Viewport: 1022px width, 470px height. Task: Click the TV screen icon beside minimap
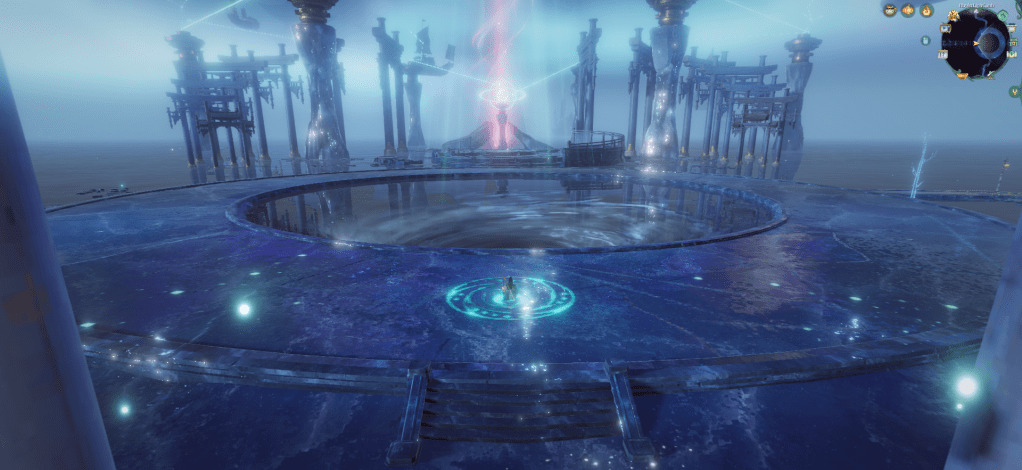pos(945,29)
